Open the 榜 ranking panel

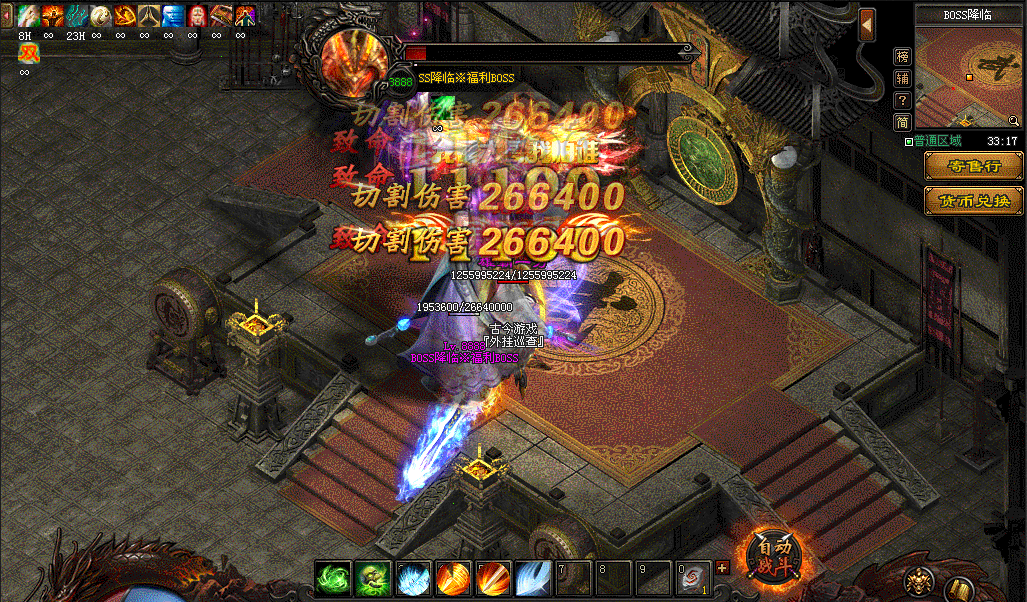[902, 56]
